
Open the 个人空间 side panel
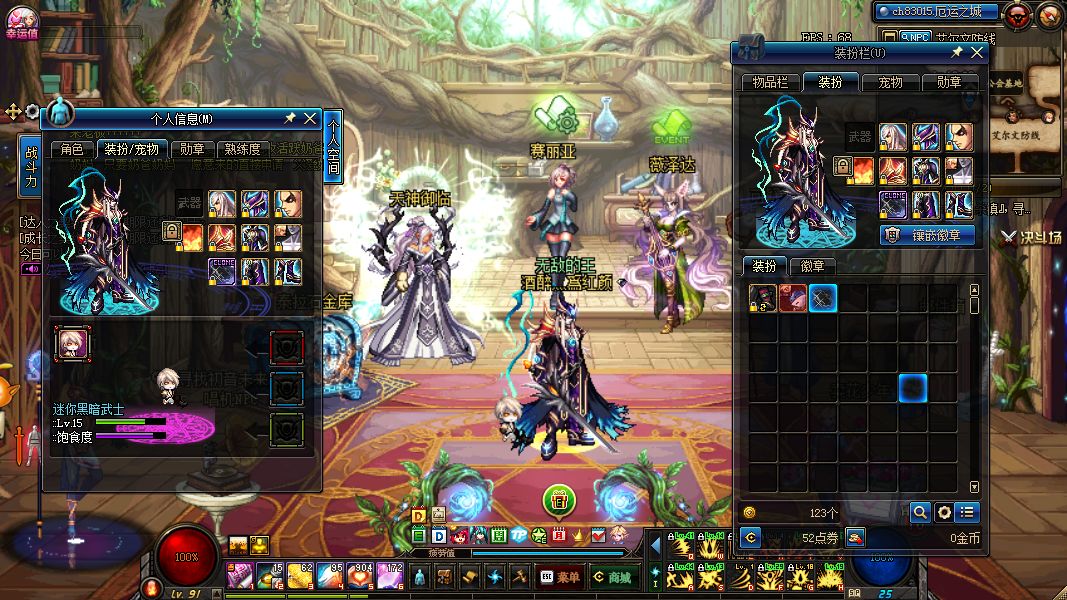pyautogui.click(x=333, y=147)
